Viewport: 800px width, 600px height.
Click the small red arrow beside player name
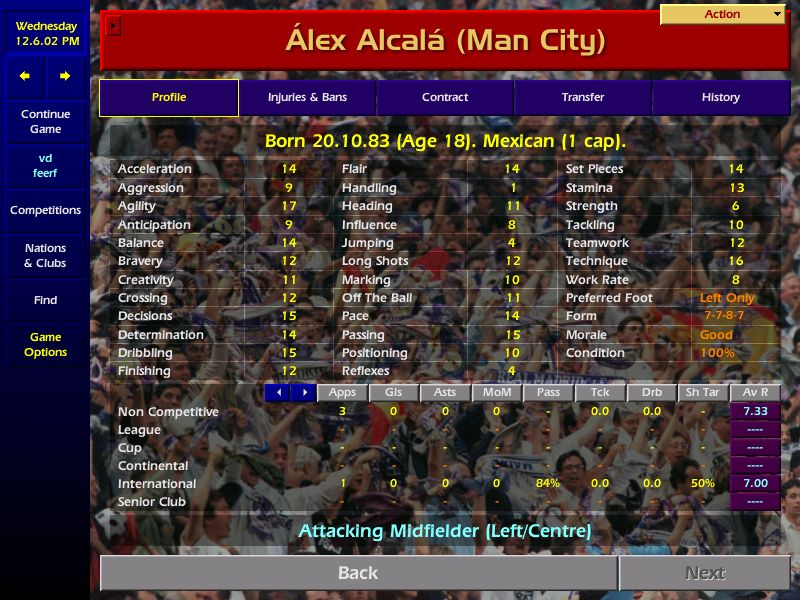coord(113,26)
